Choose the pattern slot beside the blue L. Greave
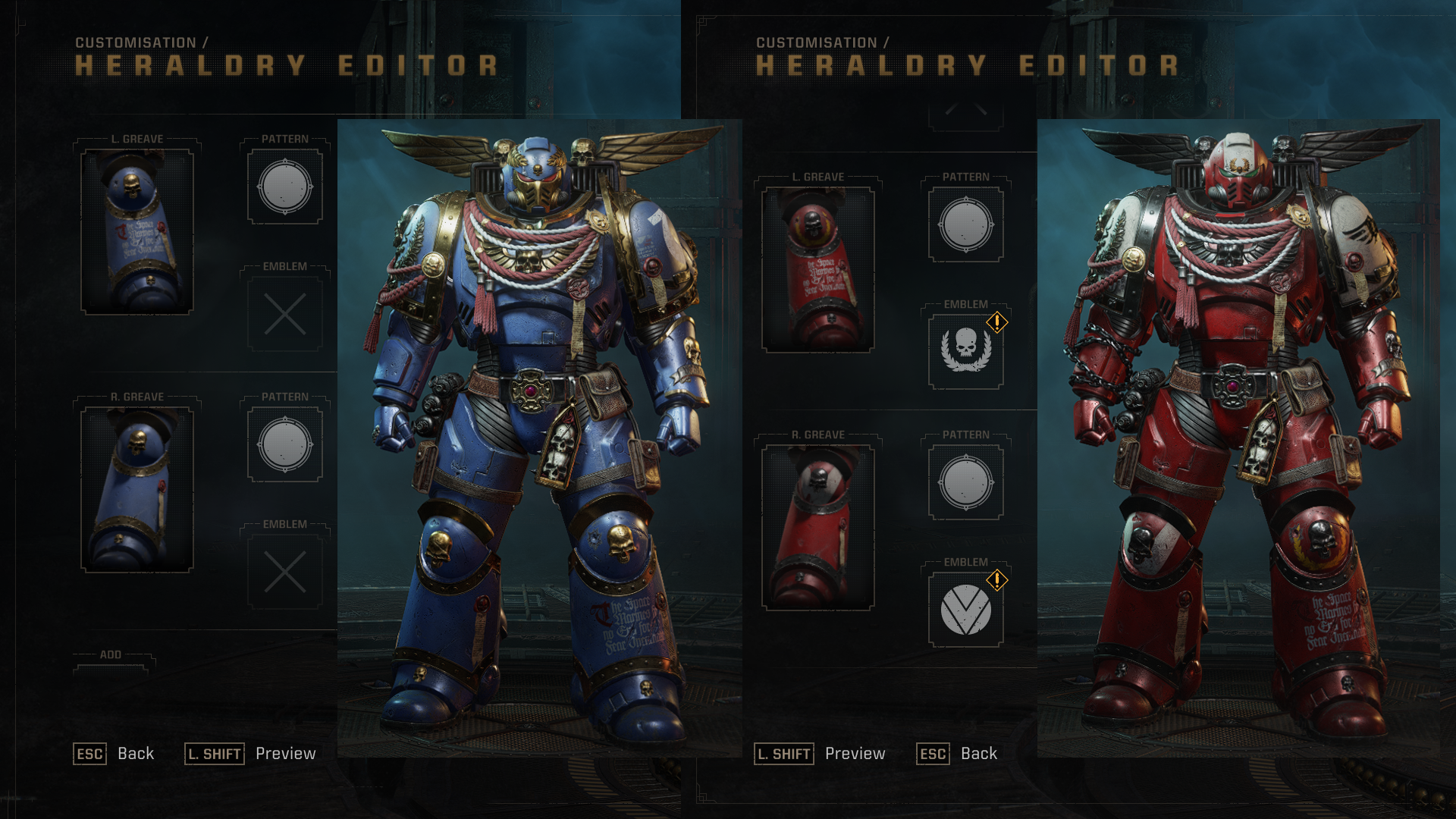 (285, 187)
